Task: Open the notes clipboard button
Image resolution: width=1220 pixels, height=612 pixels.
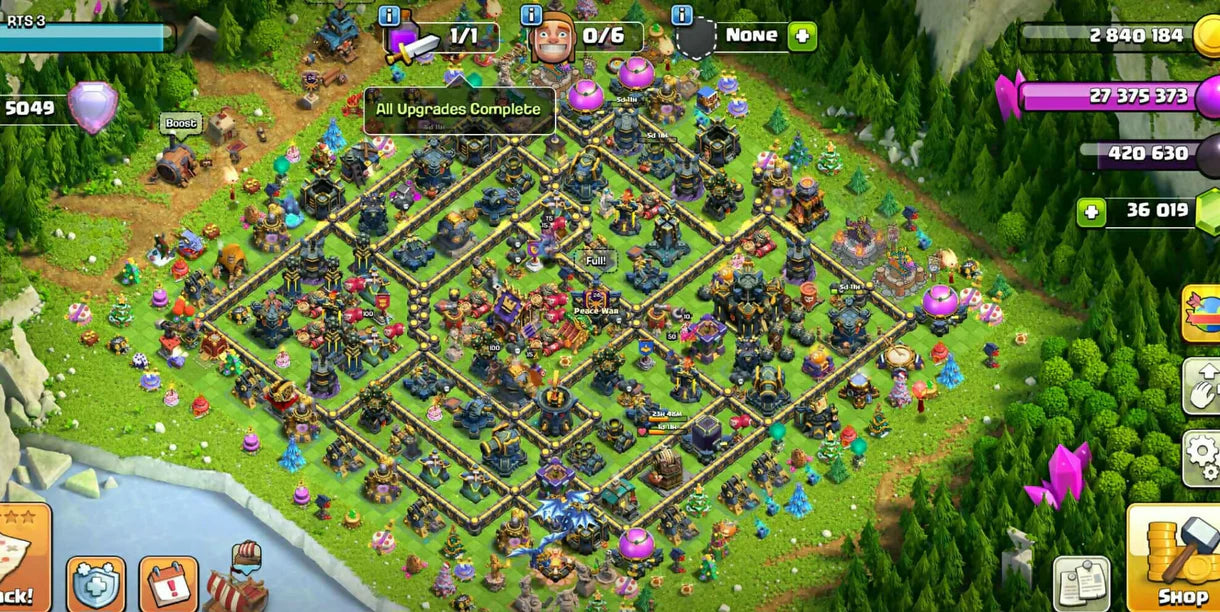Action: tap(1081, 583)
